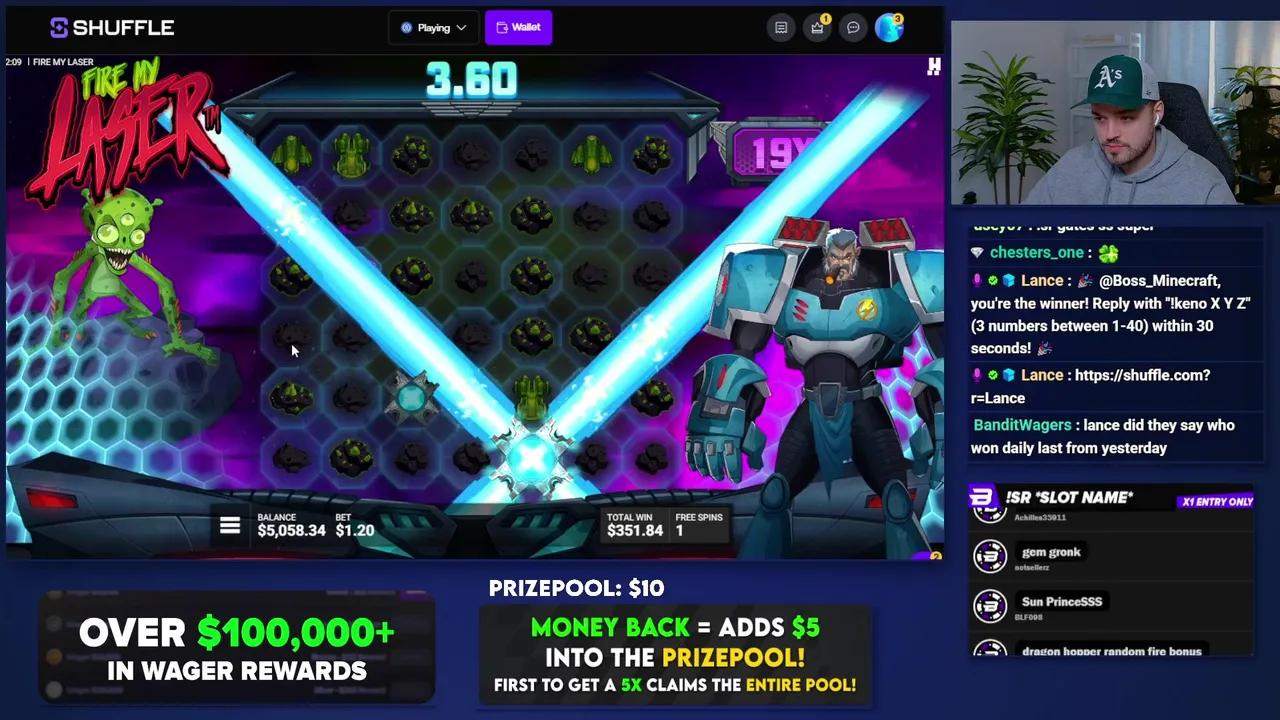Click the BALANCE amount $5,058.34
1280x720 pixels.
click(292, 531)
